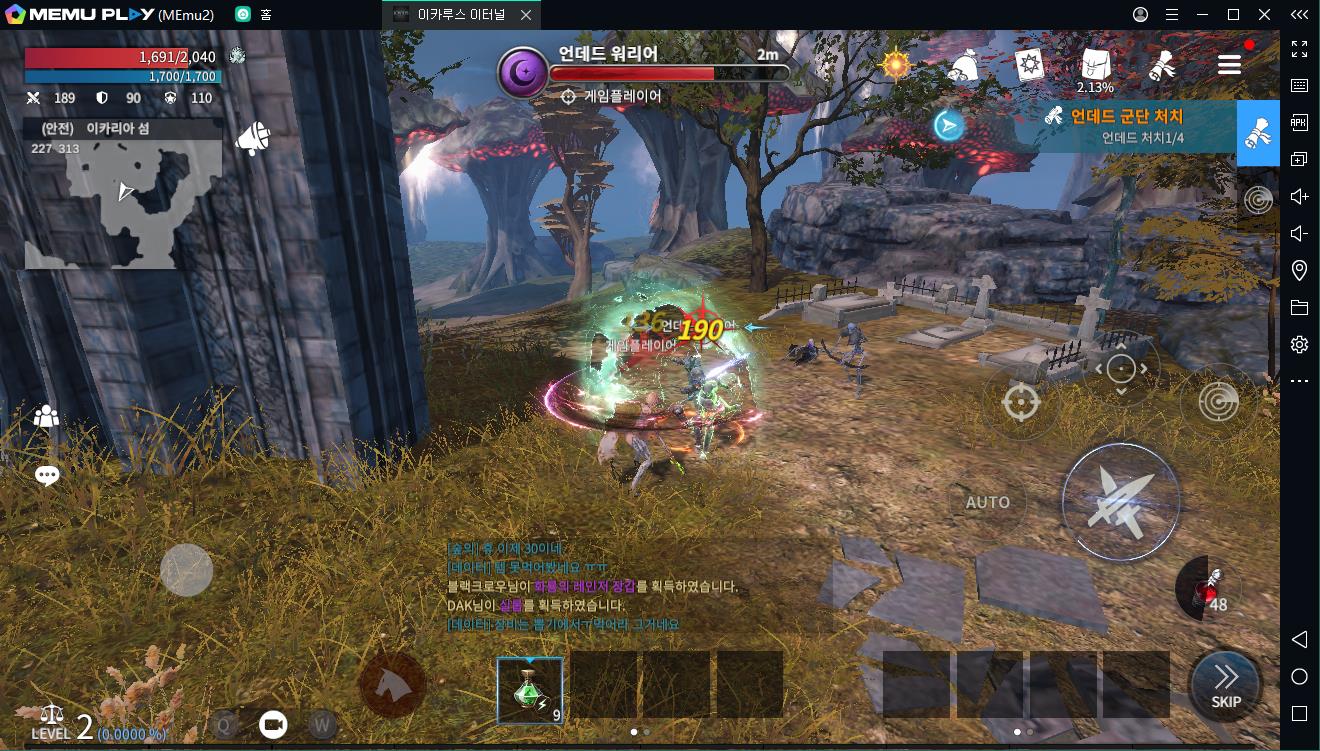Summon the mount with horse icon
1320x751 pixels.
[392, 685]
